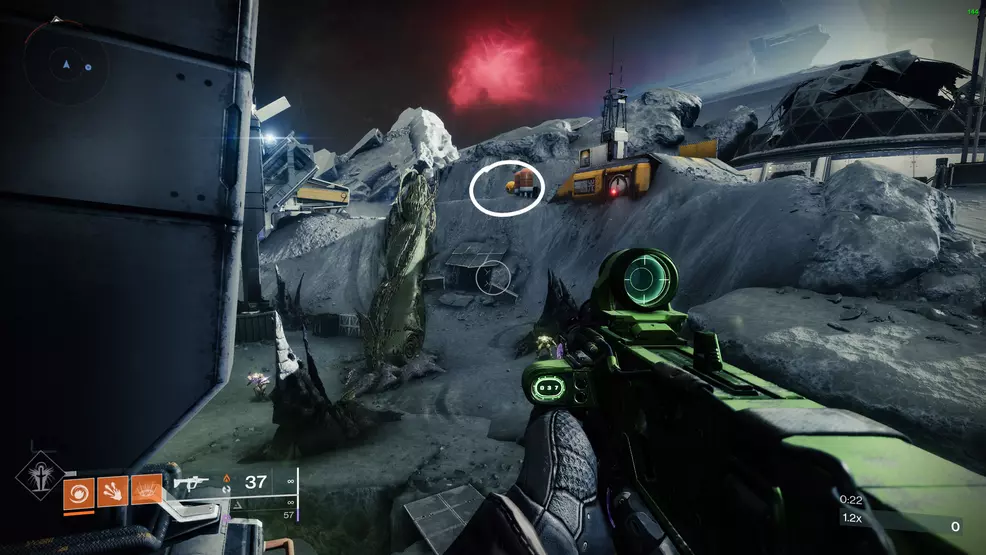Activate the Super ability diamond icon

(40, 476)
